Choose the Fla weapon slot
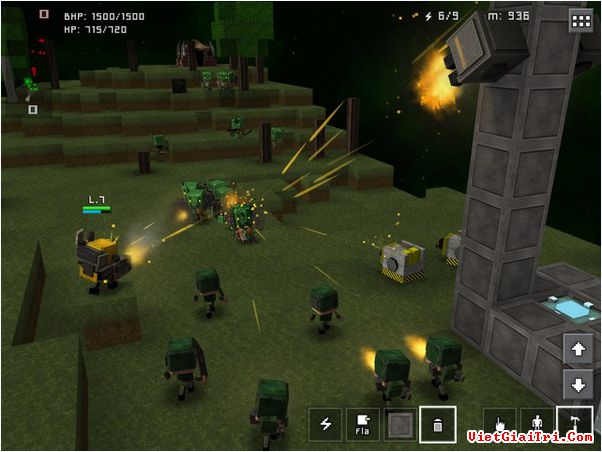Viewport: 602px width, 452px height. click(x=363, y=424)
